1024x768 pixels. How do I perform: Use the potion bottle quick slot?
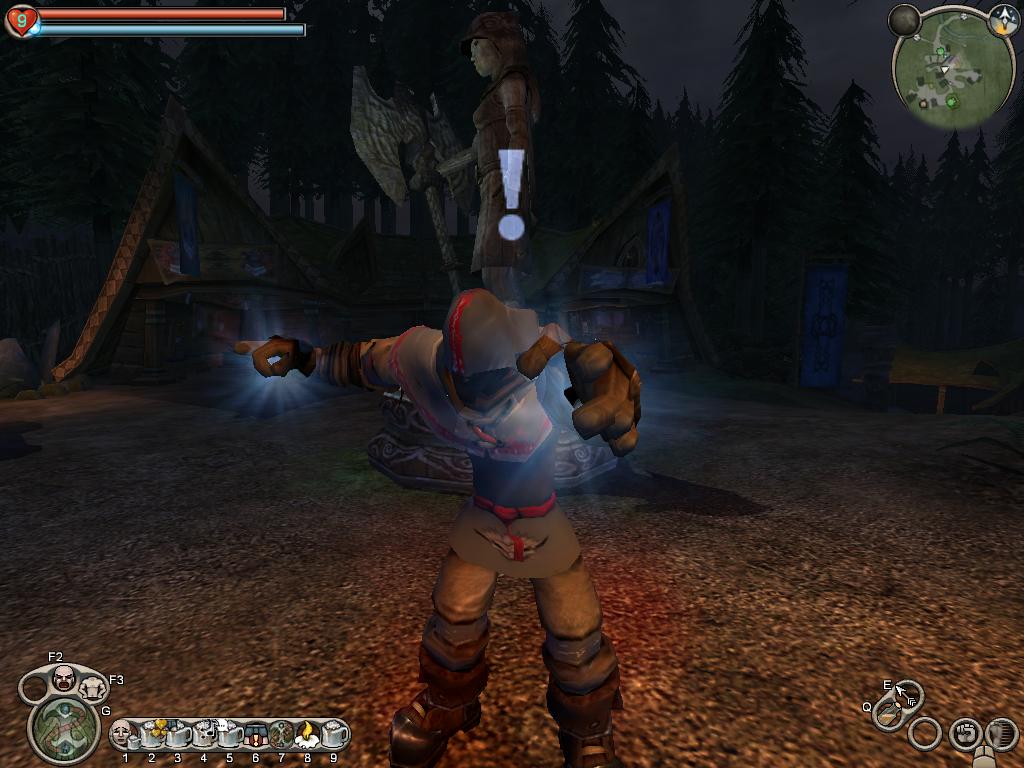(x=887, y=714)
